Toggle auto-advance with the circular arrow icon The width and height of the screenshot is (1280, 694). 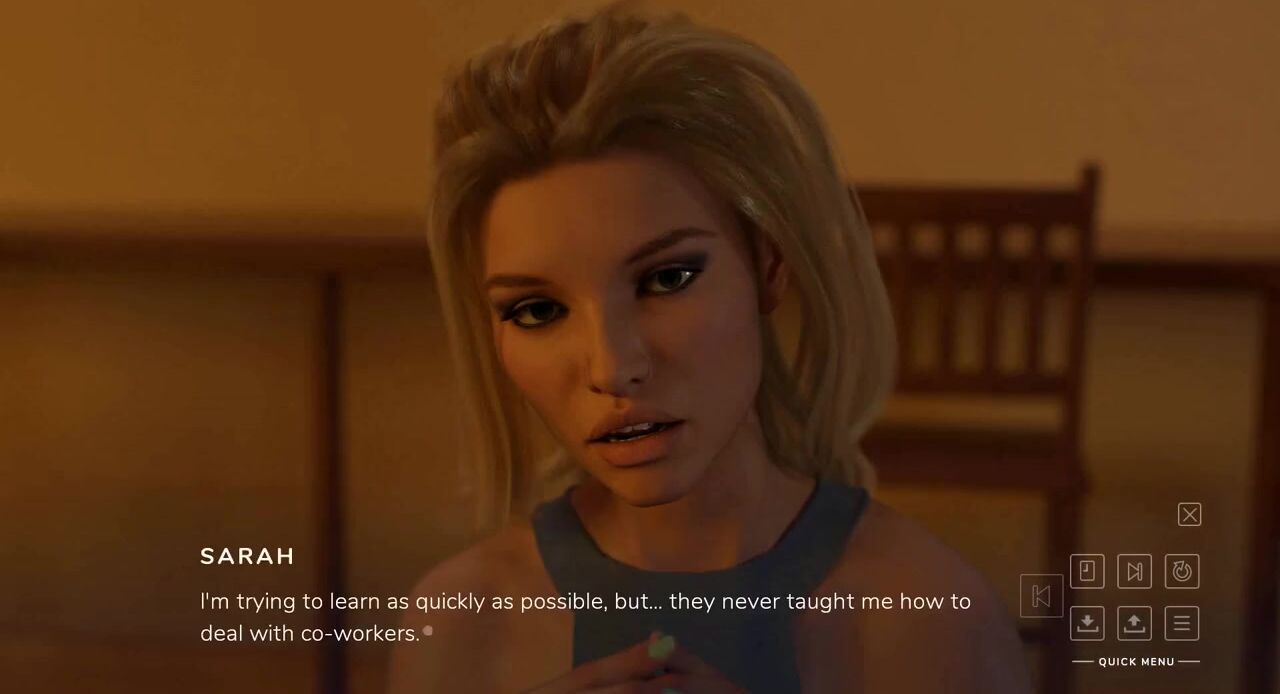tap(1182, 571)
